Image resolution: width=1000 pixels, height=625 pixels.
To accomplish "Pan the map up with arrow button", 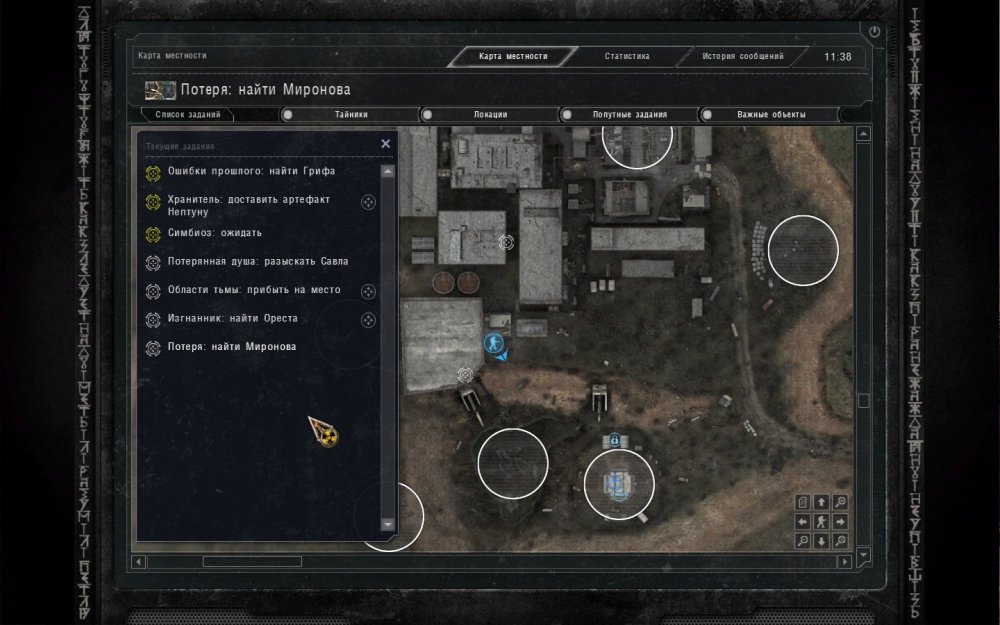I will pos(821,502).
